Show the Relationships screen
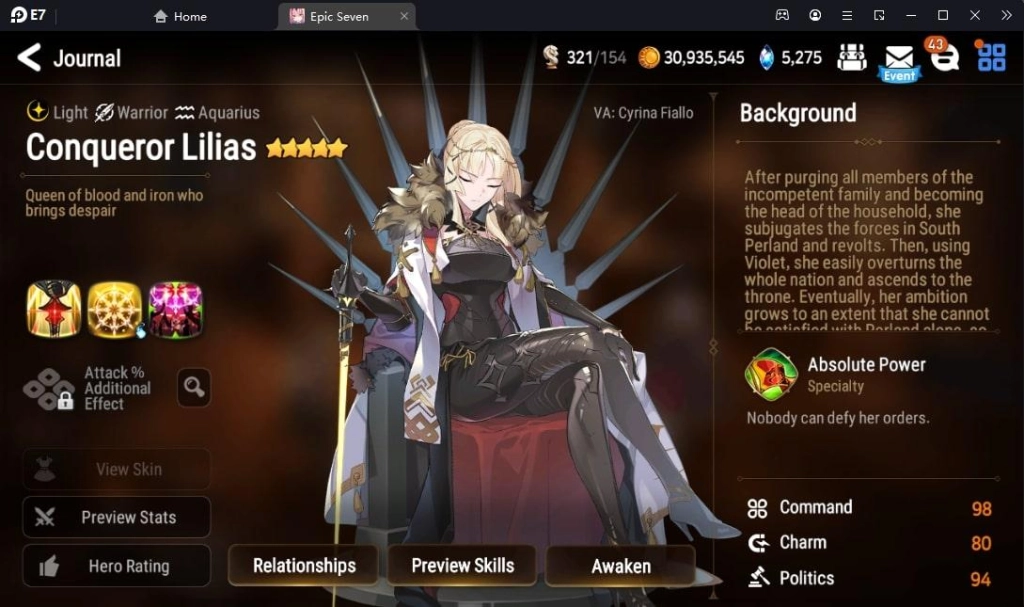 coord(304,566)
